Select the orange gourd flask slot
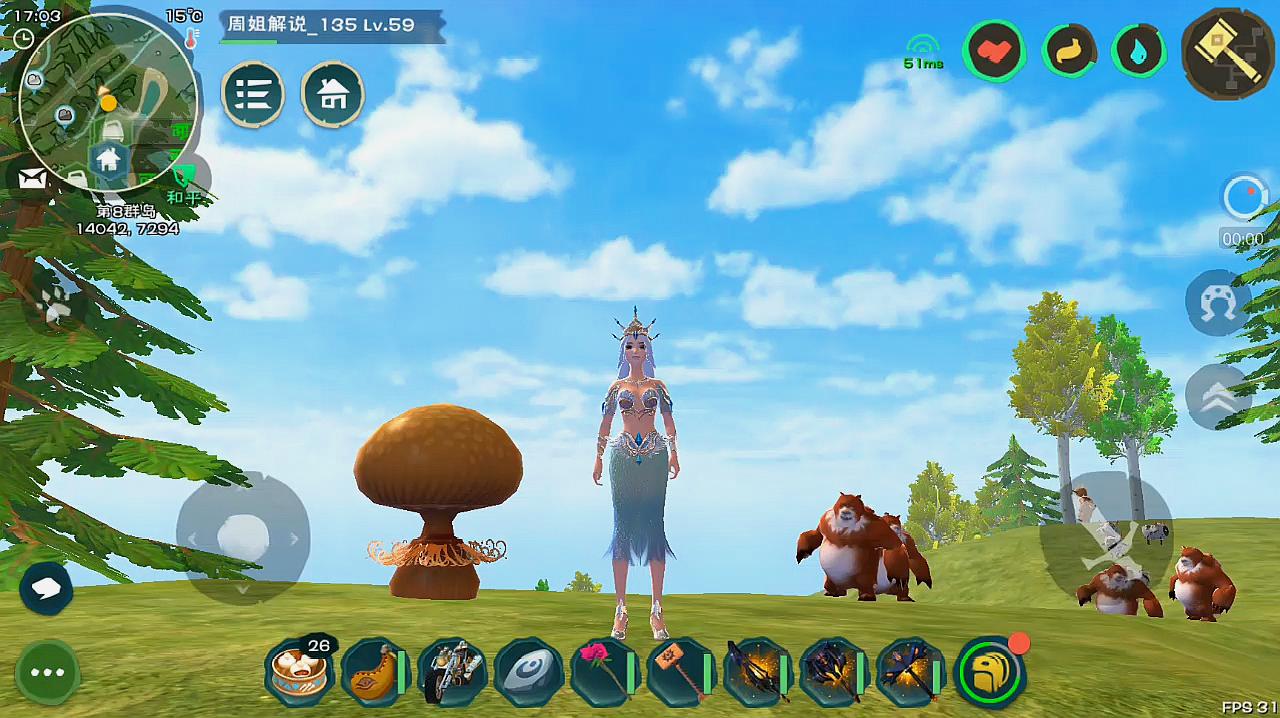 click(373, 672)
